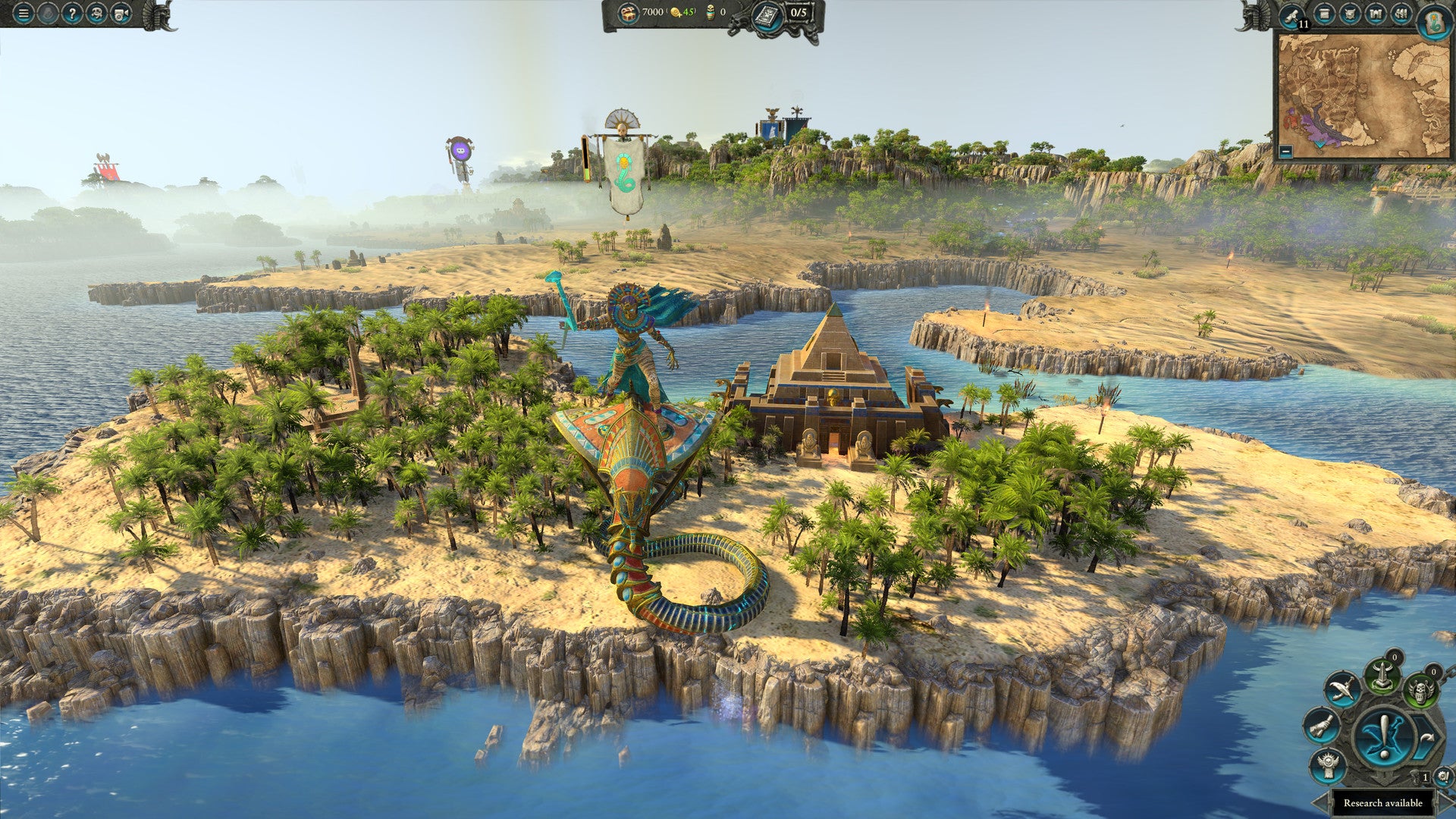Select the next unit arrow near End Turn
Screen dimensions: 1456x819
click(x=1427, y=736)
